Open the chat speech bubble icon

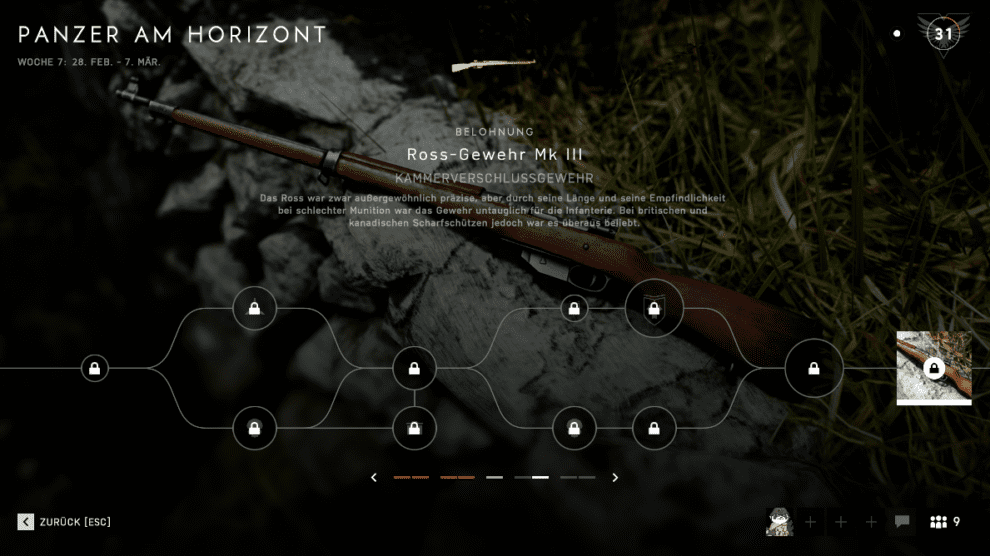coord(902,522)
